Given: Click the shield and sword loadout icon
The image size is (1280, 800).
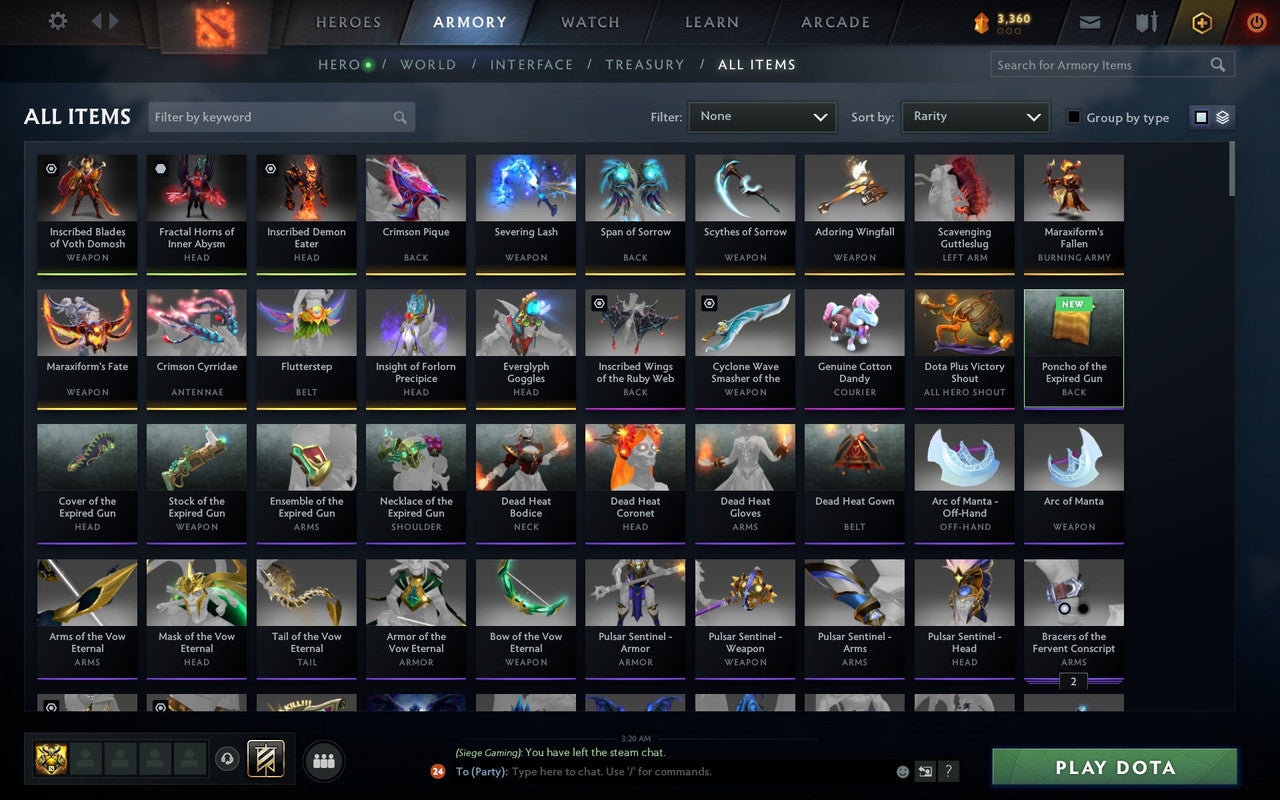Looking at the screenshot, I should click(1145, 22).
